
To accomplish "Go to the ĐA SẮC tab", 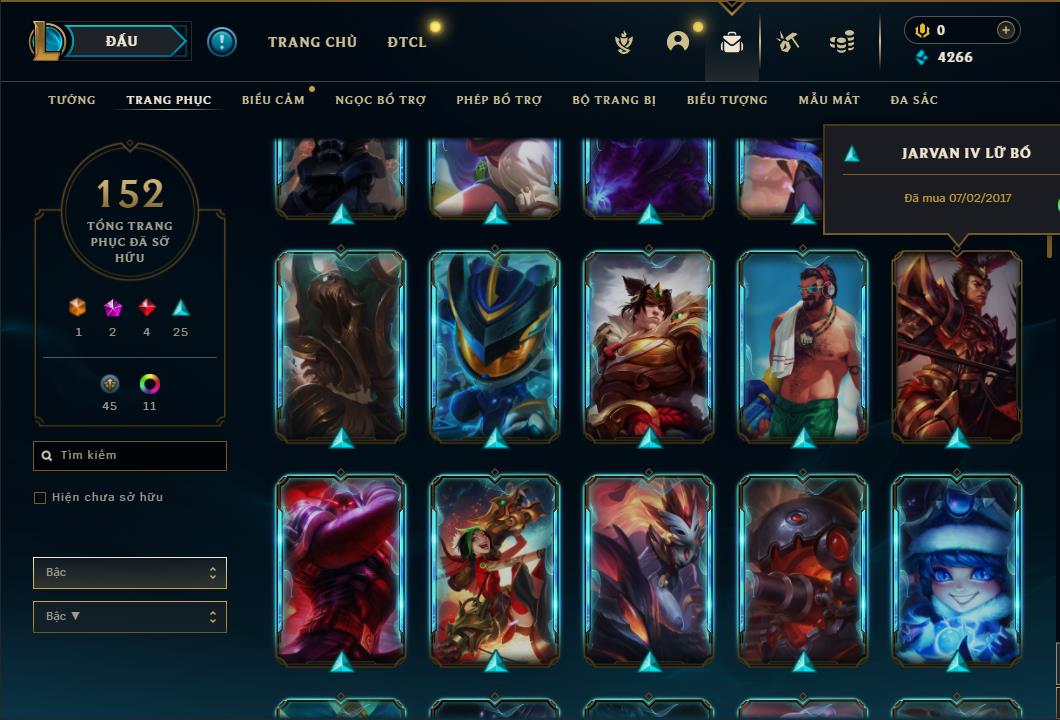I will pyautogui.click(x=914, y=100).
